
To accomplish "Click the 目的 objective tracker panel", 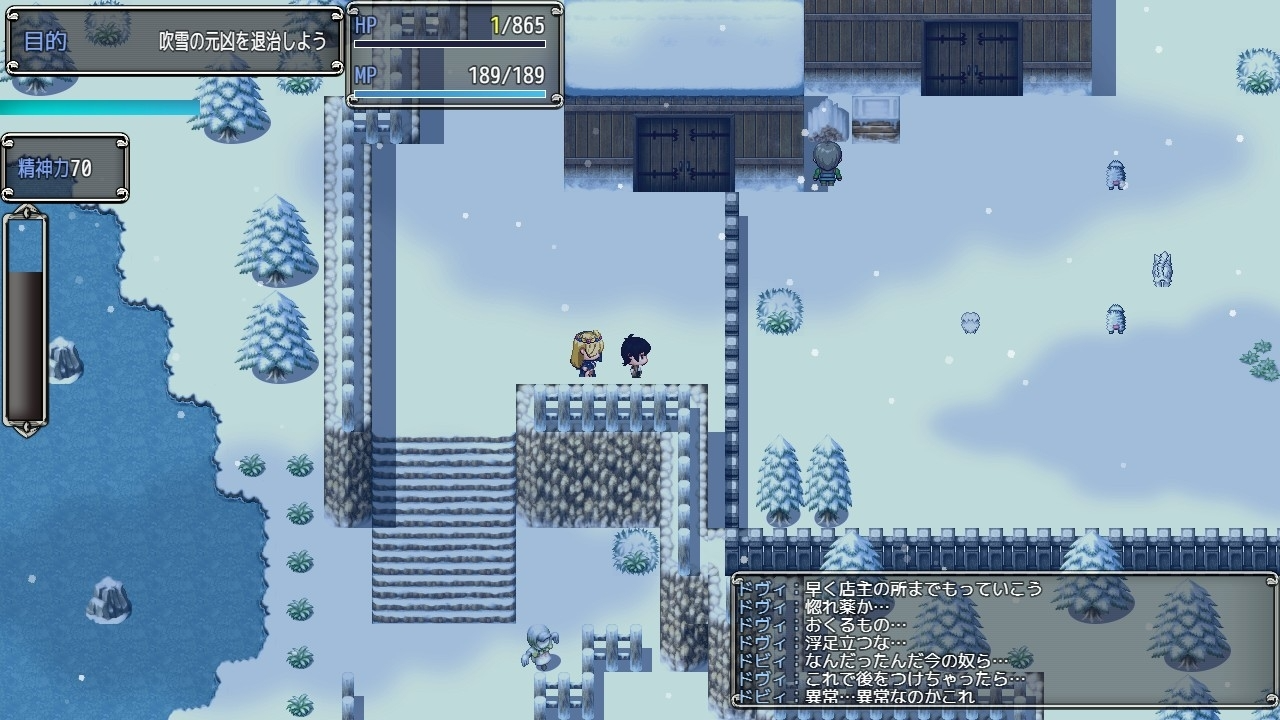I will 176,42.
